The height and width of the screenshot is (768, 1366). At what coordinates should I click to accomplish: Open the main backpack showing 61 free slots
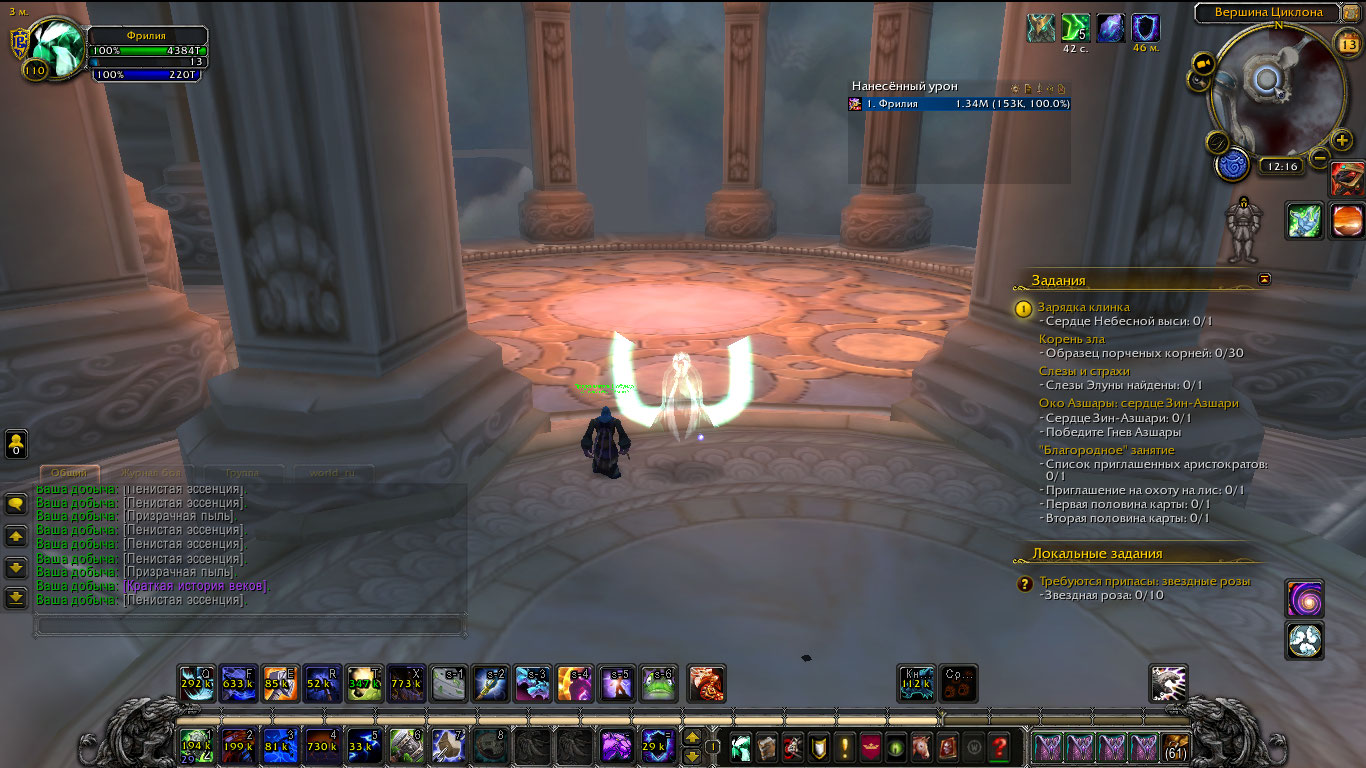(1176, 746)
